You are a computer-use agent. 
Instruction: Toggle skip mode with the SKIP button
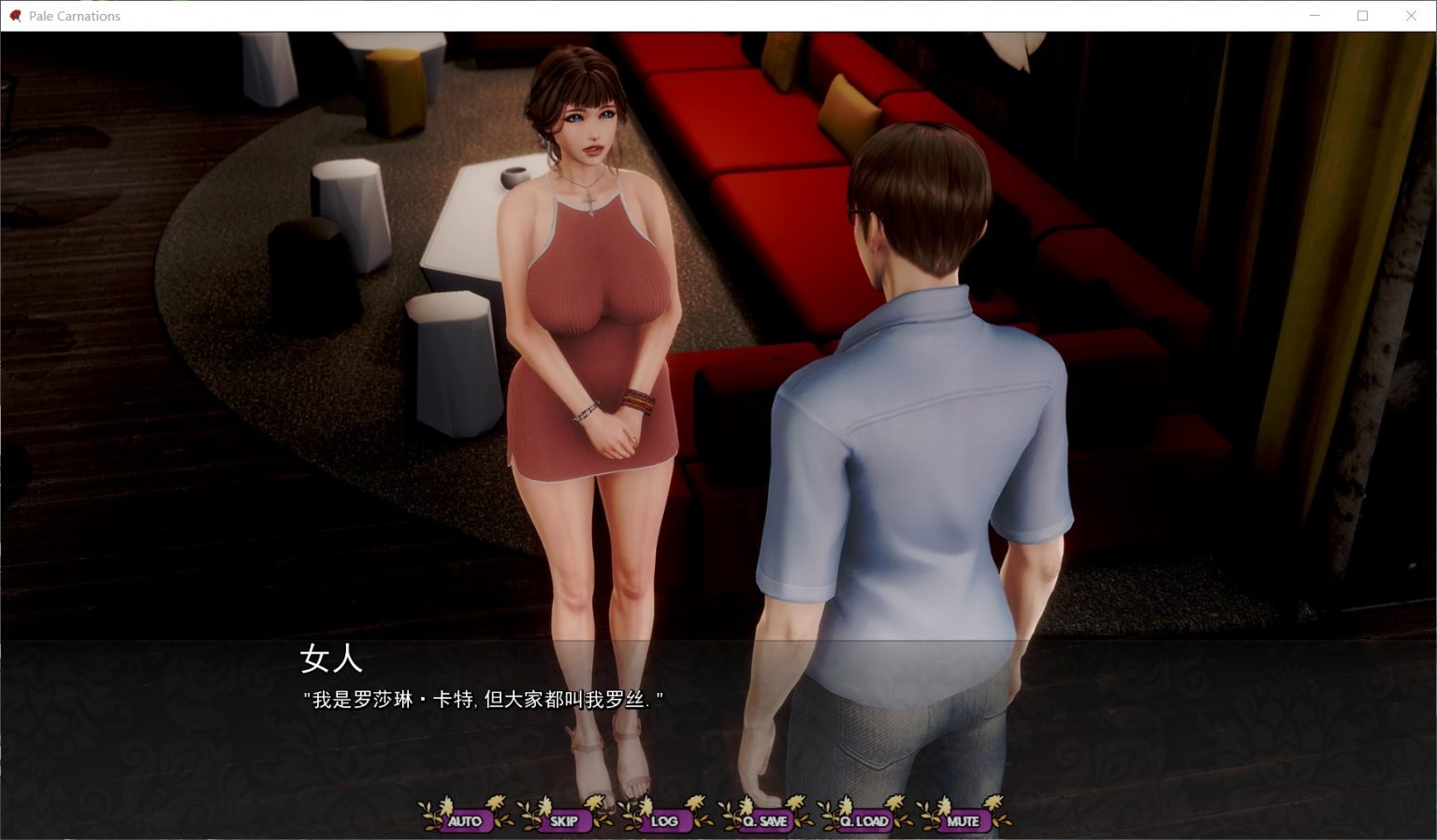coord(564,819)
